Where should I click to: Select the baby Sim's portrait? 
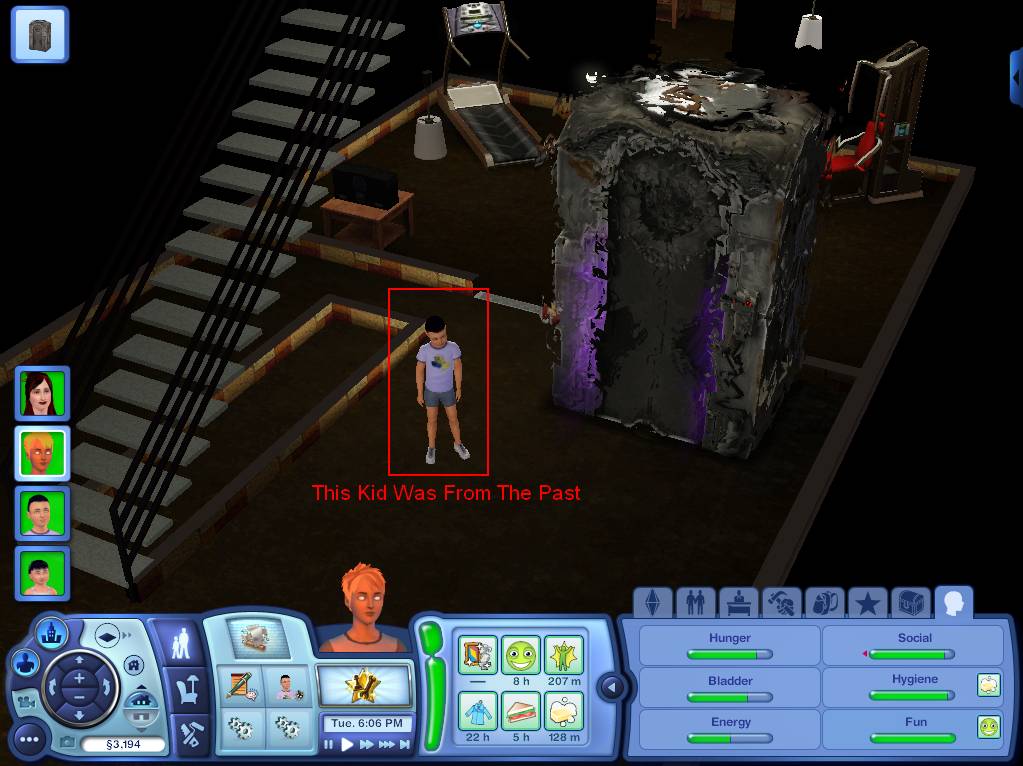42,574
